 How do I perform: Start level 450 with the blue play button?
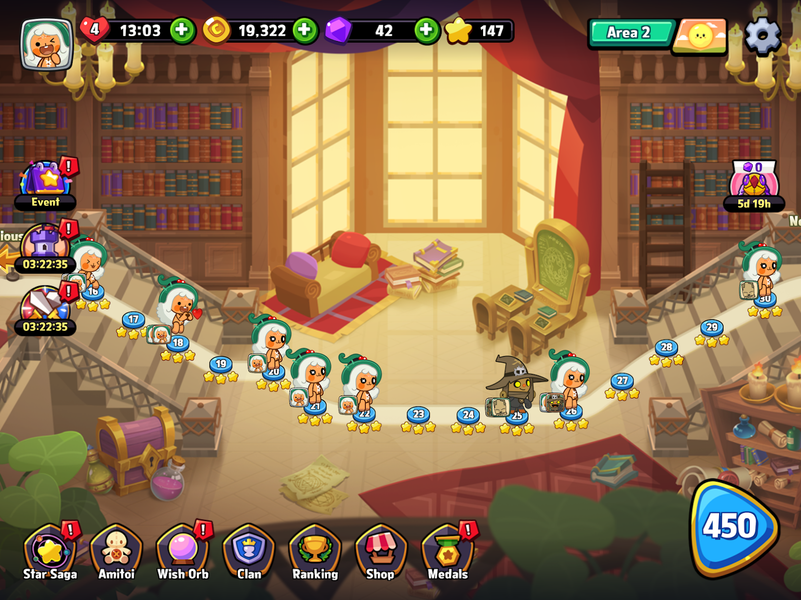[733, 527]
